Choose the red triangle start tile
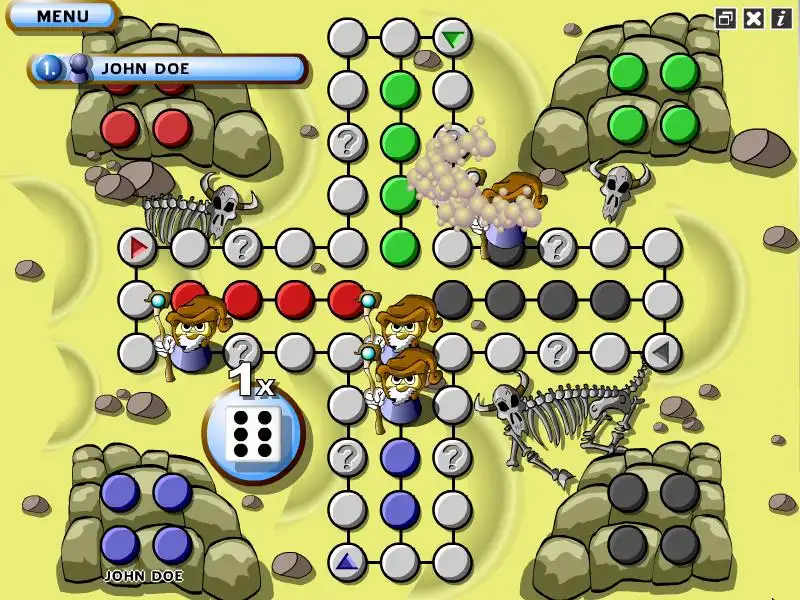800x600 pixels. [137, 246]
